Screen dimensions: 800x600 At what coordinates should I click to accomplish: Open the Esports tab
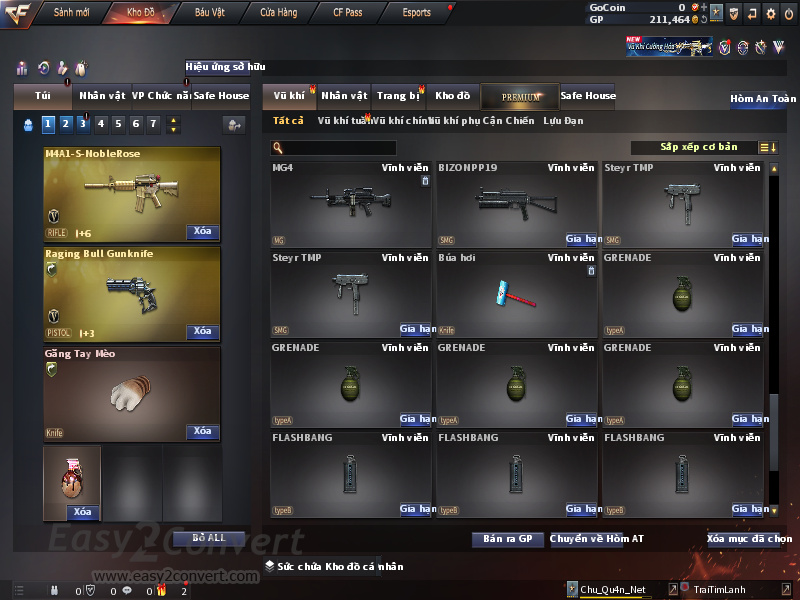click(x=416, y=13)
